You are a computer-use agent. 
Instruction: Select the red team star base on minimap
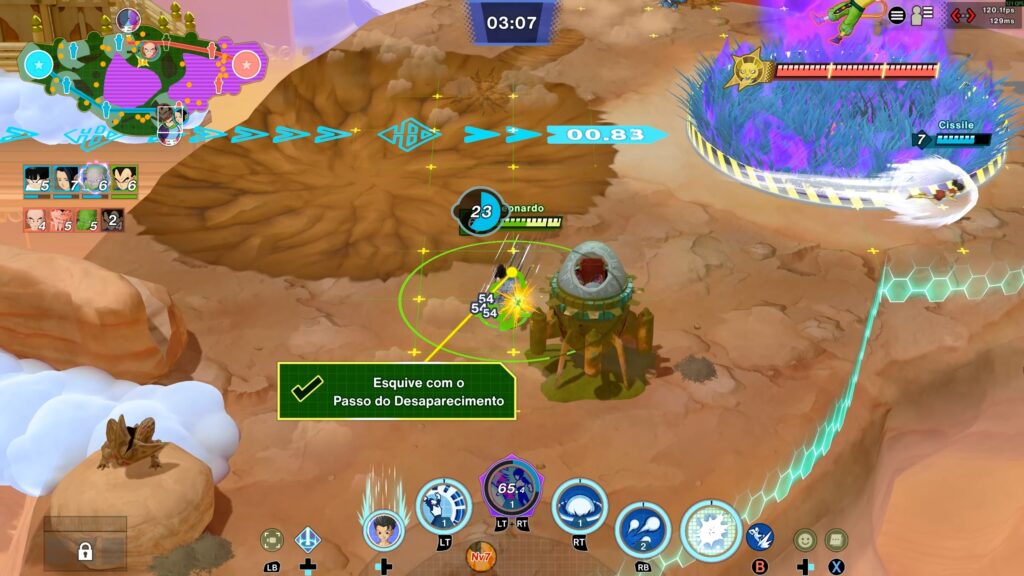point(245,66)
